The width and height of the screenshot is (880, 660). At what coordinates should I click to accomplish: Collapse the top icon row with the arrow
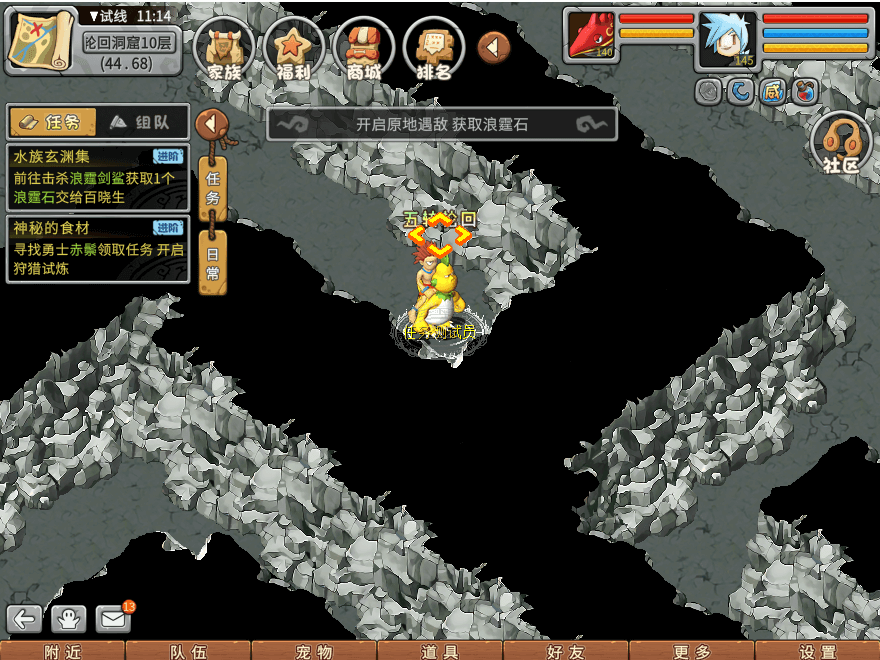(x=494, y=46)
